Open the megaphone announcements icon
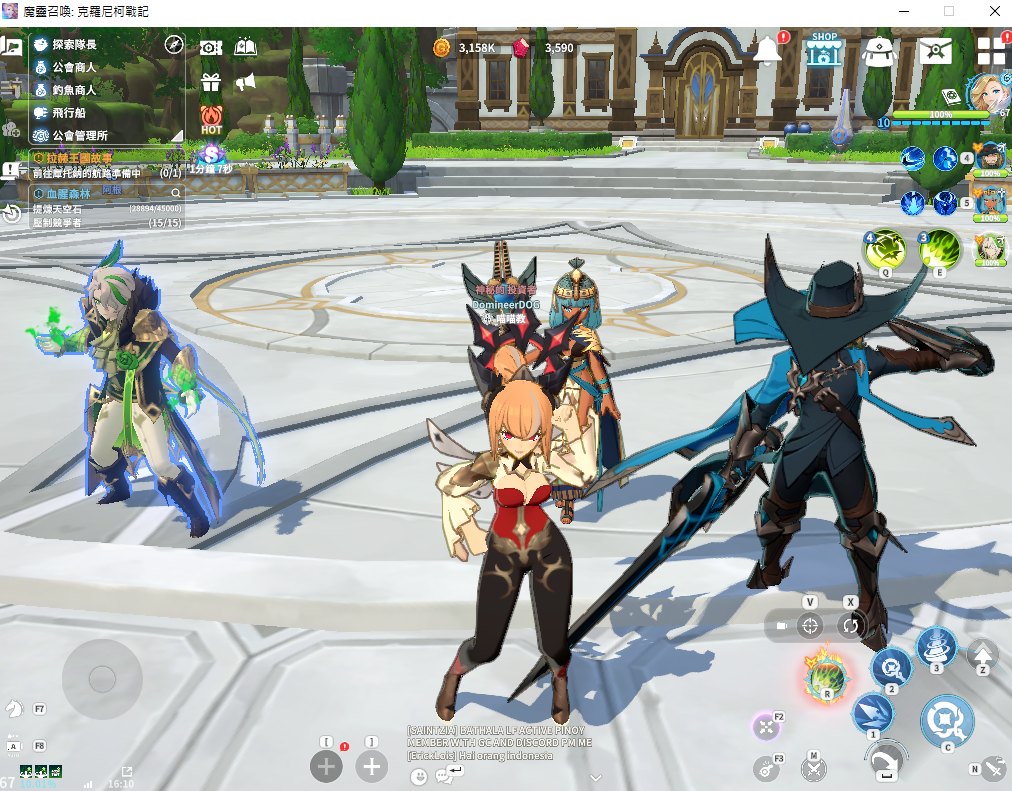Screen dimensions: 1012x791 point(245,82)
